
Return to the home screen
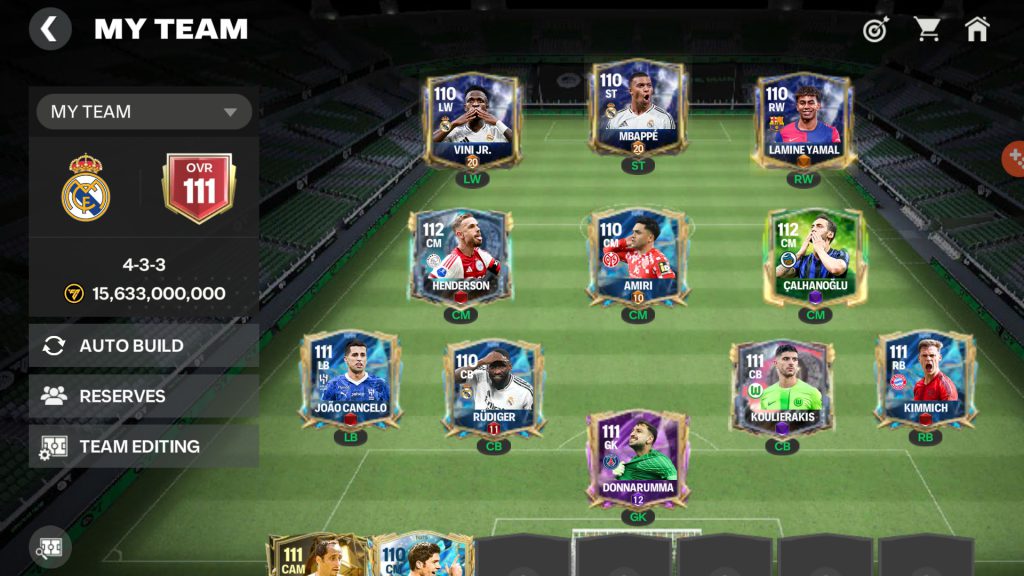tap(977, 29)
